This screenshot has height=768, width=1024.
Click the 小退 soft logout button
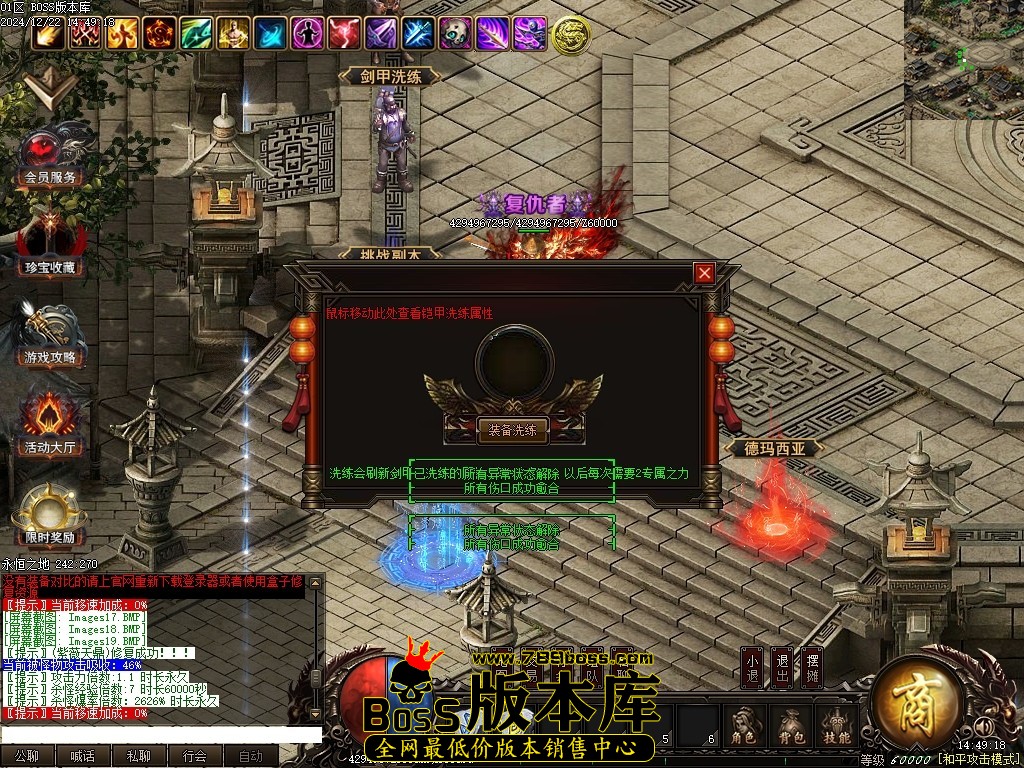pos(752,667)
